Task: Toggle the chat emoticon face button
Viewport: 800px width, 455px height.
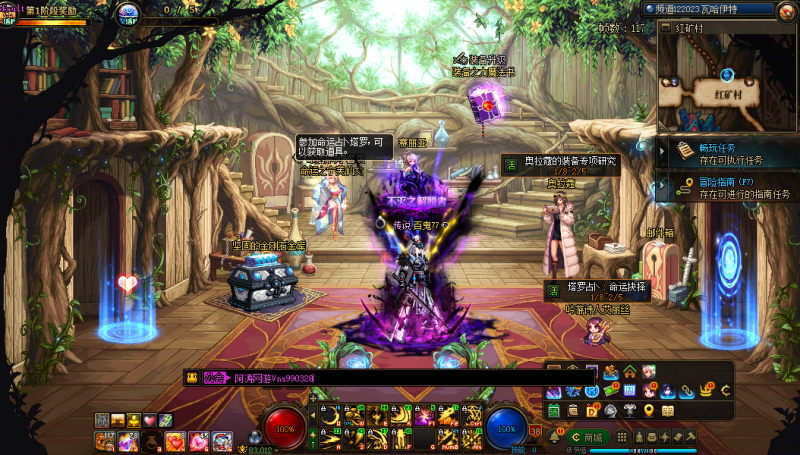Action: [x=191, y=377]
